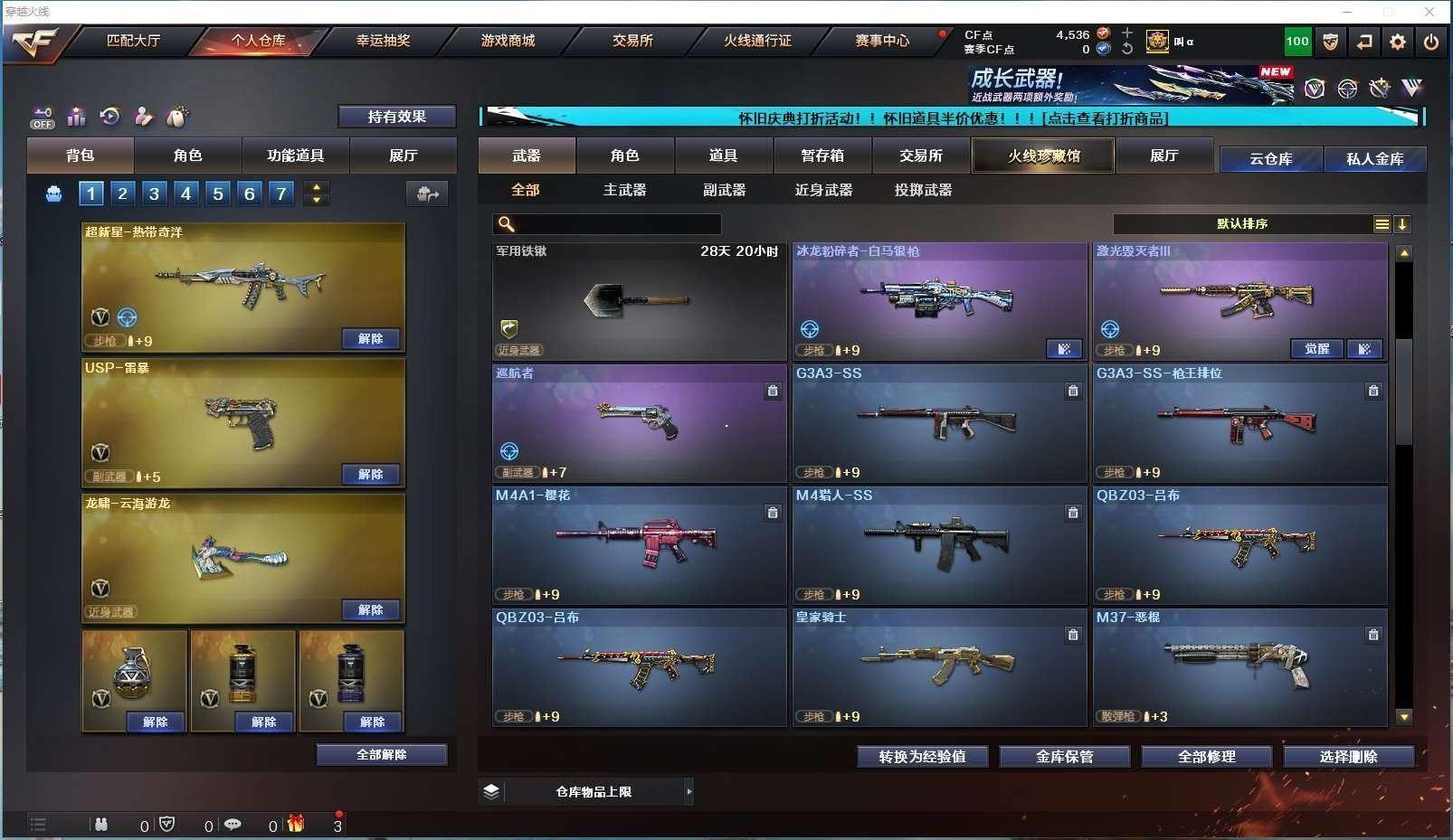
Task: Open the 幸运抽奖 lucky draw page
Action: [383, 41]
